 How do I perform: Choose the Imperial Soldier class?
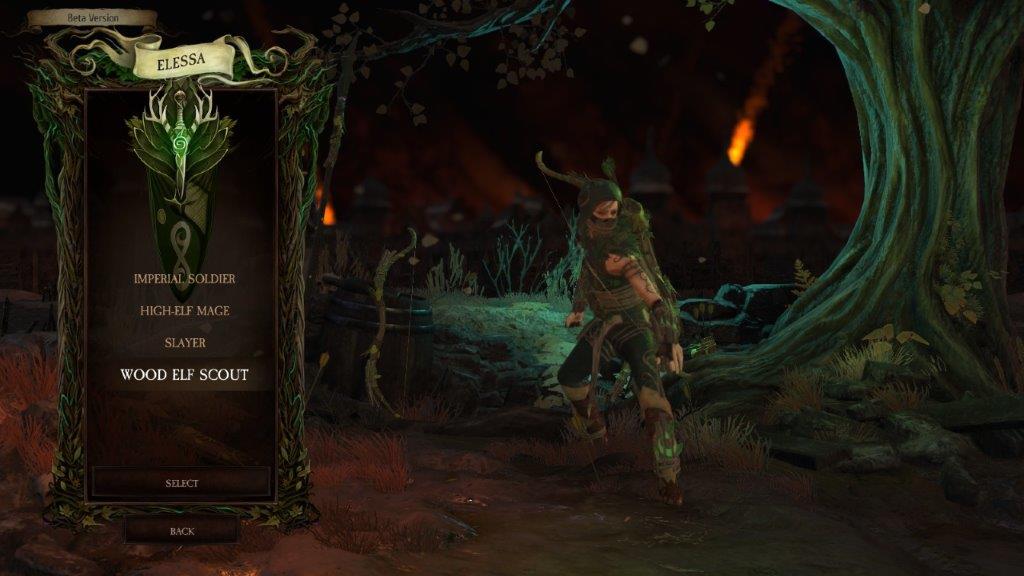(x=184, y=278)
